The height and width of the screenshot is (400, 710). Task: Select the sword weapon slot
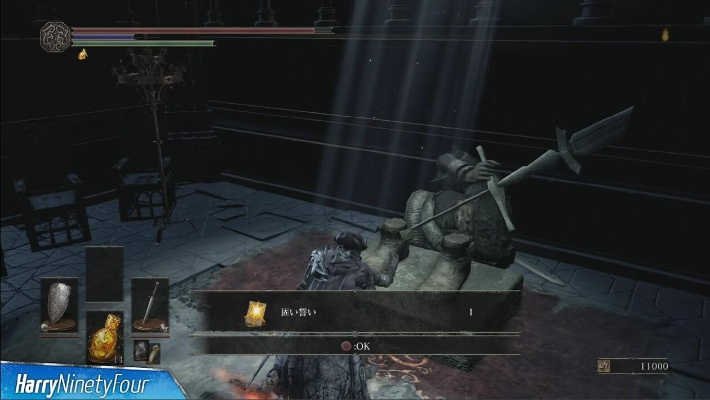coord(150,303)
